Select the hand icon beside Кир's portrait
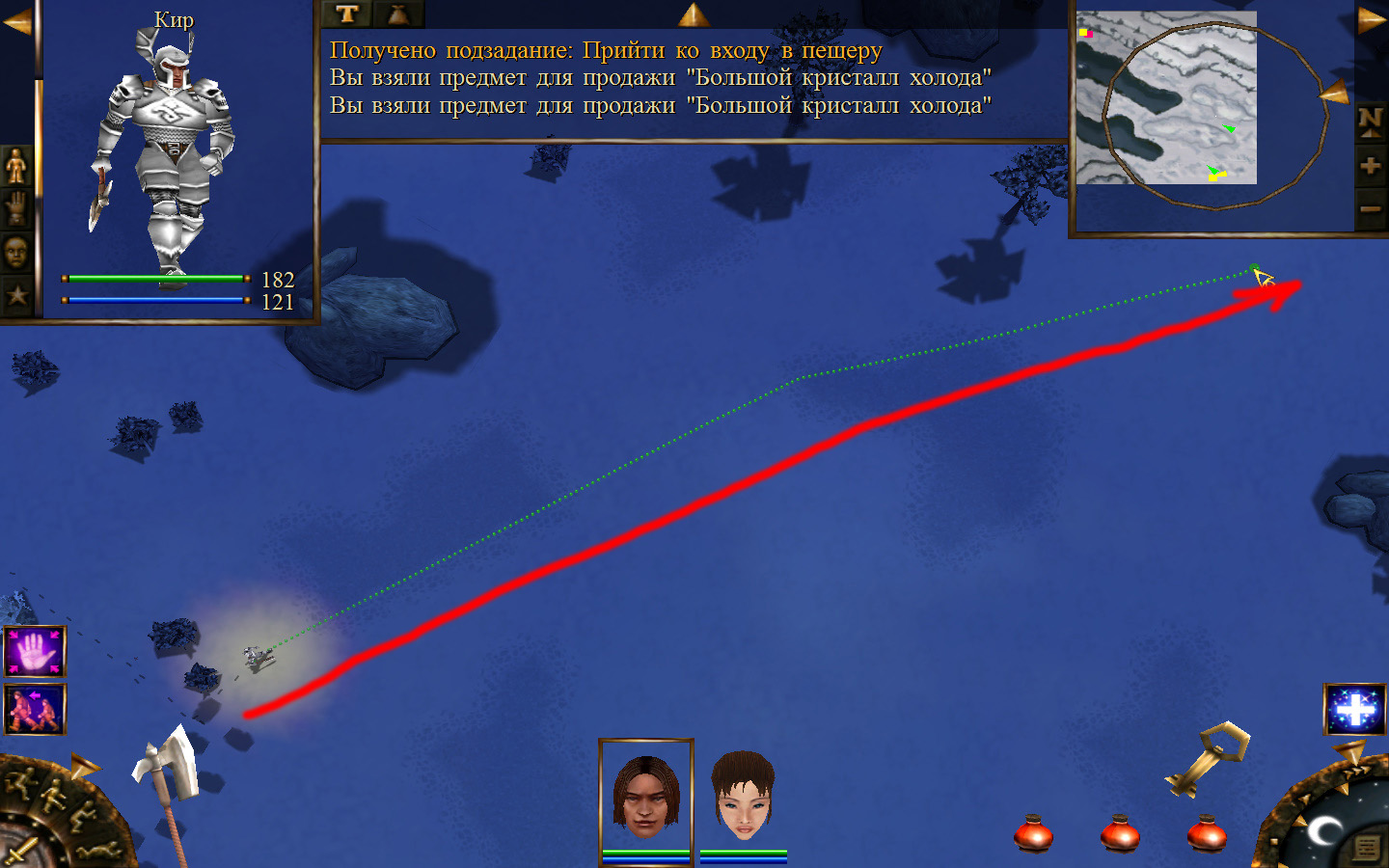Screen dimensions: 1389x868 [x=16, y=209]
